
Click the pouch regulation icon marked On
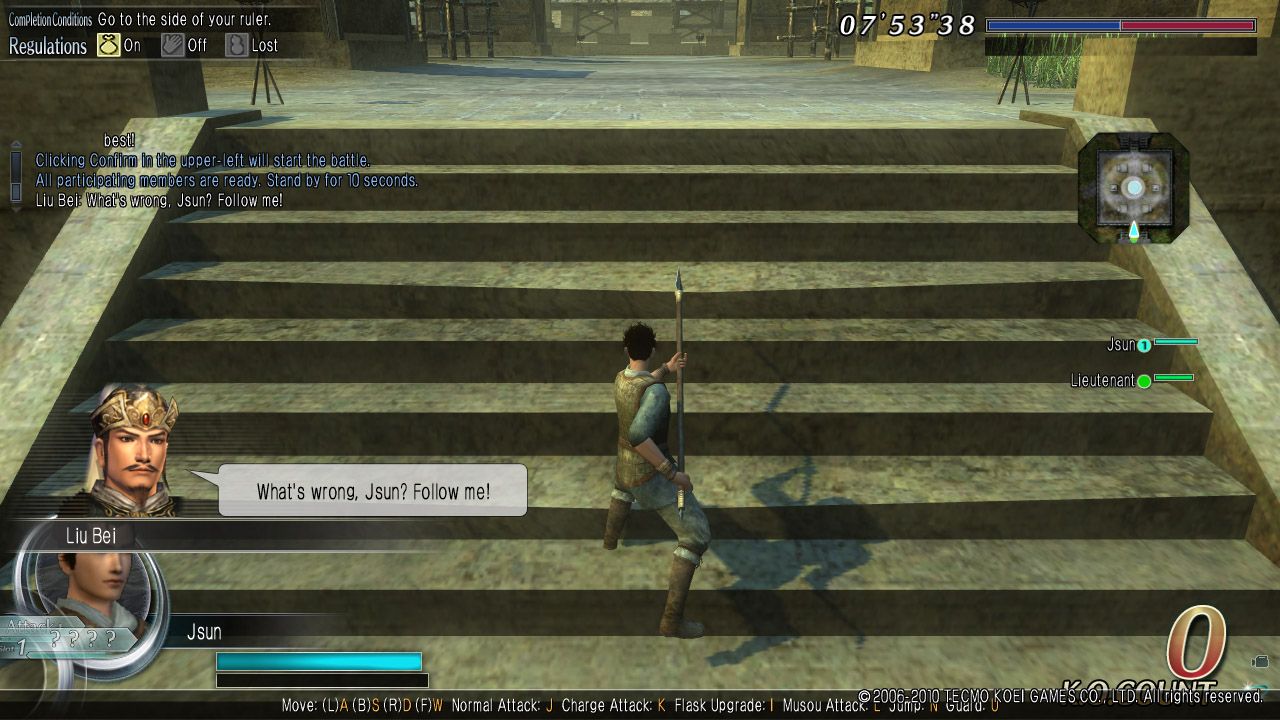point(108,45)
